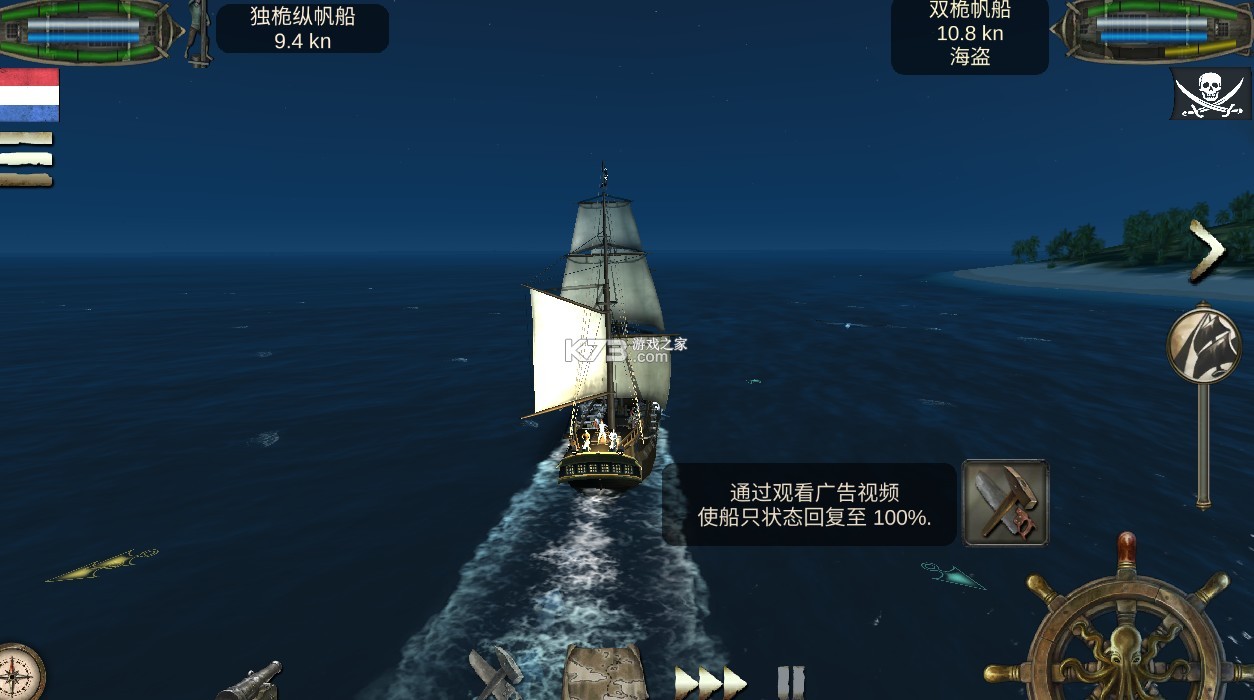Pause the game
Screen dimensions: 1254x700
(x=790, y=682)
